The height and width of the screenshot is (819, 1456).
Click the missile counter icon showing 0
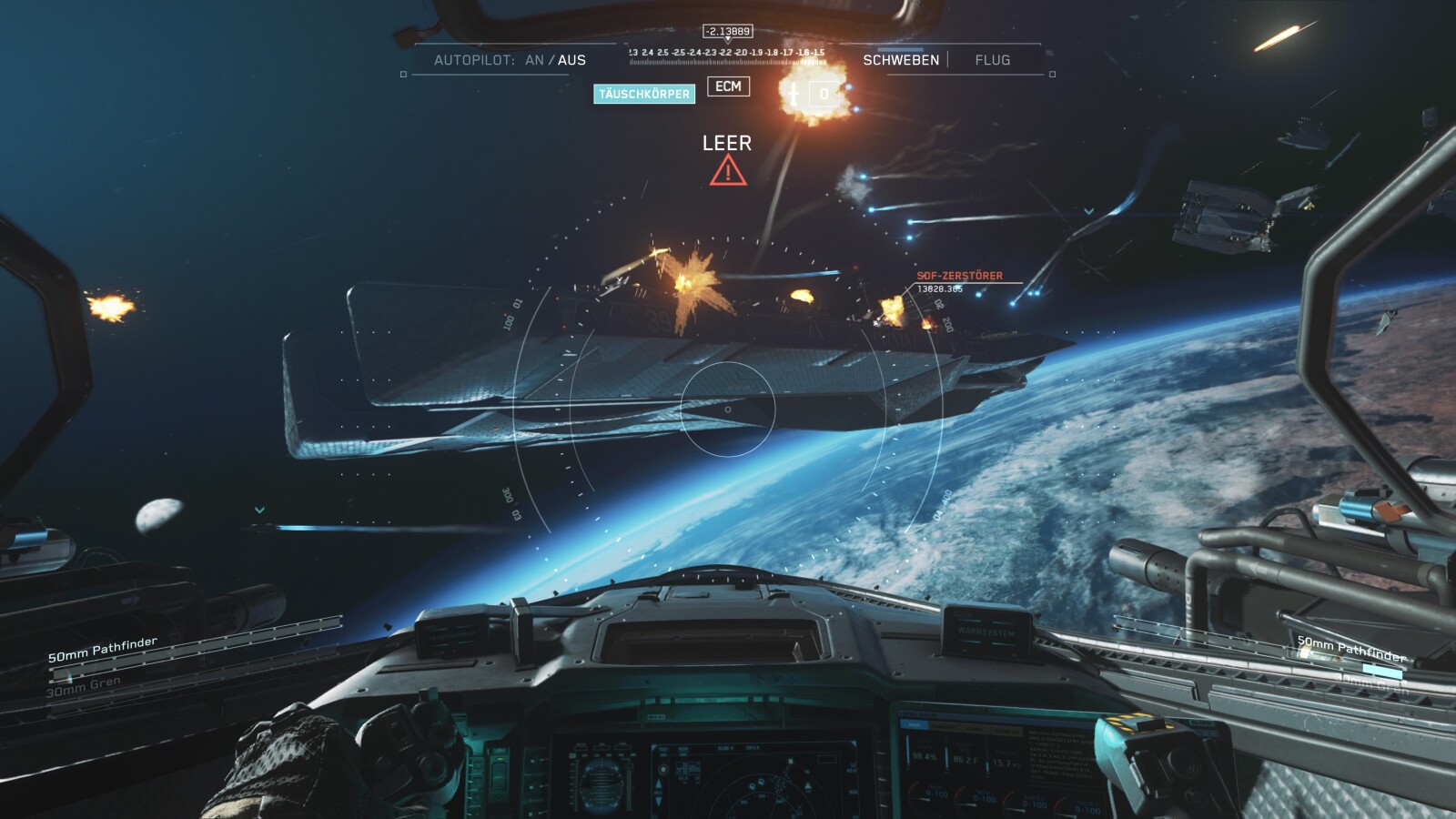click(824, 92)
